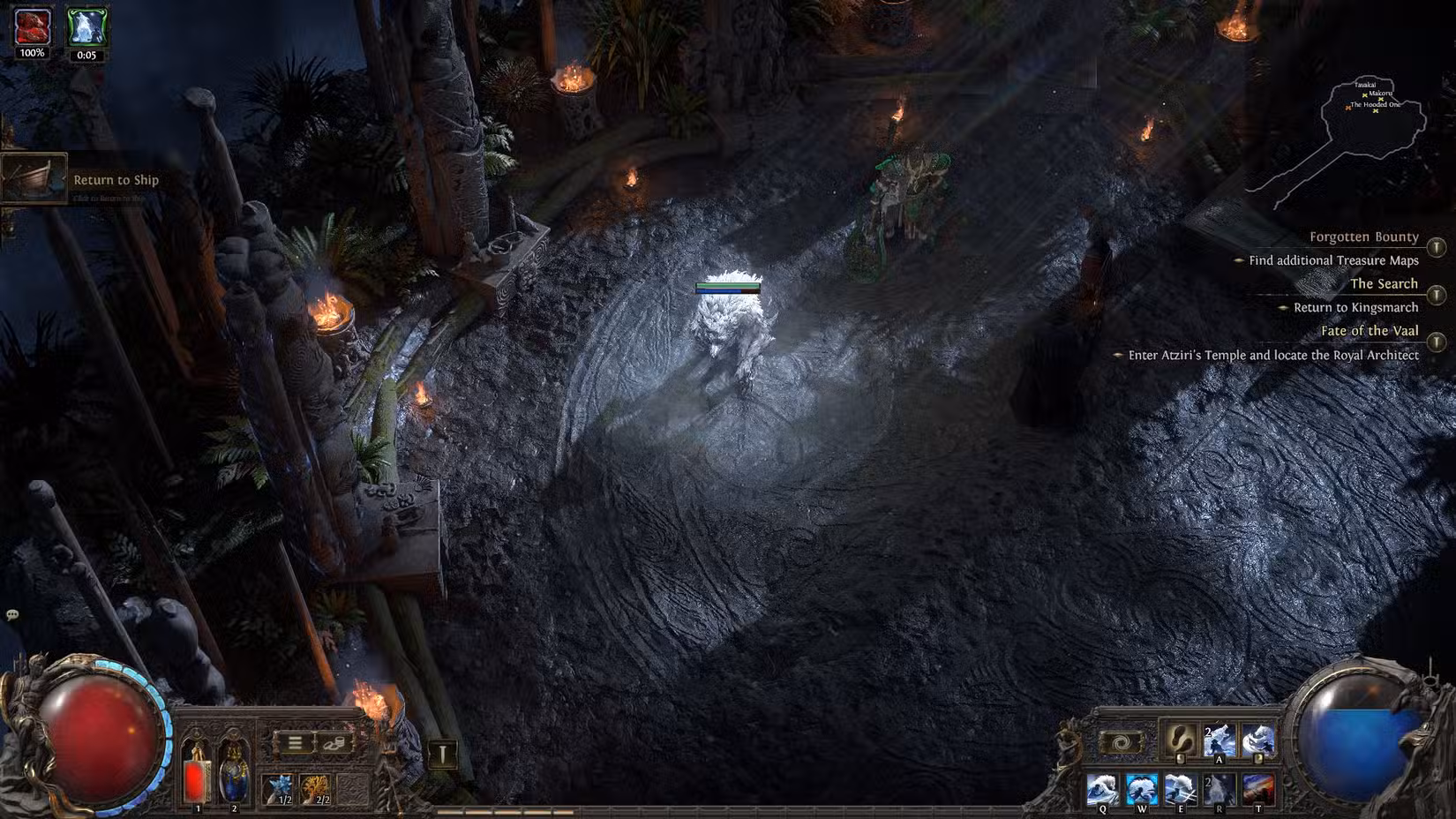Viewport: 1456px width, 819px height.
Task: Click the red blood buff icon at 100%
Action: point(31,26)
